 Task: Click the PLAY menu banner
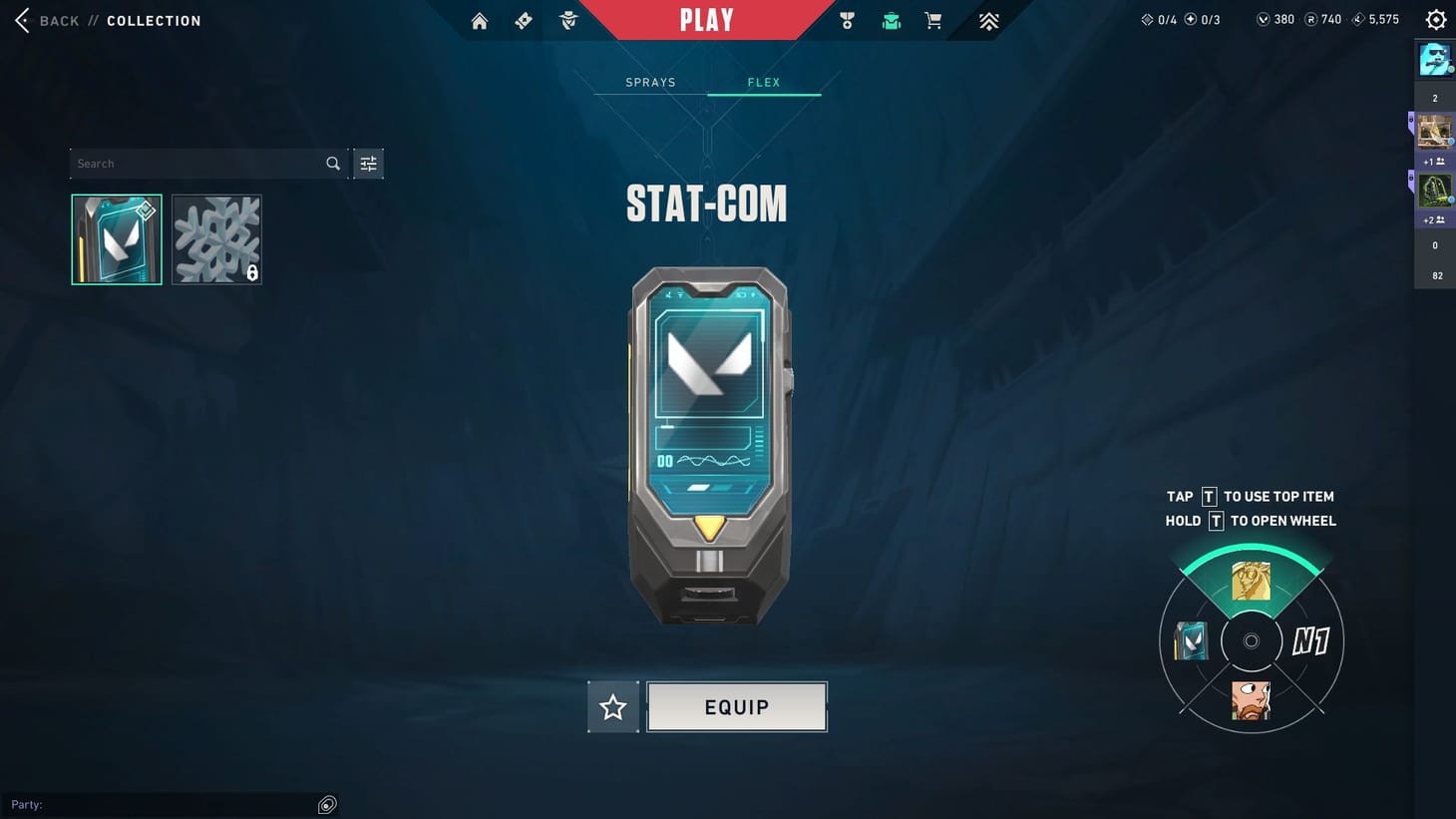click(x=707, y=19)
